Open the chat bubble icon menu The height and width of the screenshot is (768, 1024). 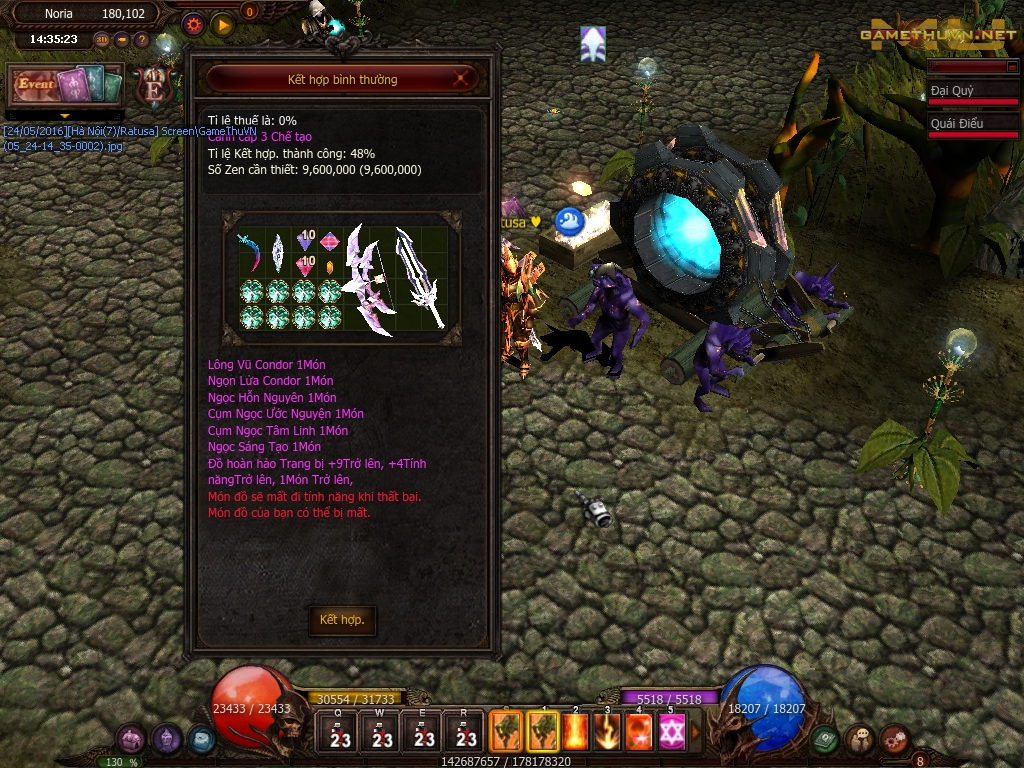pos(860,740)
